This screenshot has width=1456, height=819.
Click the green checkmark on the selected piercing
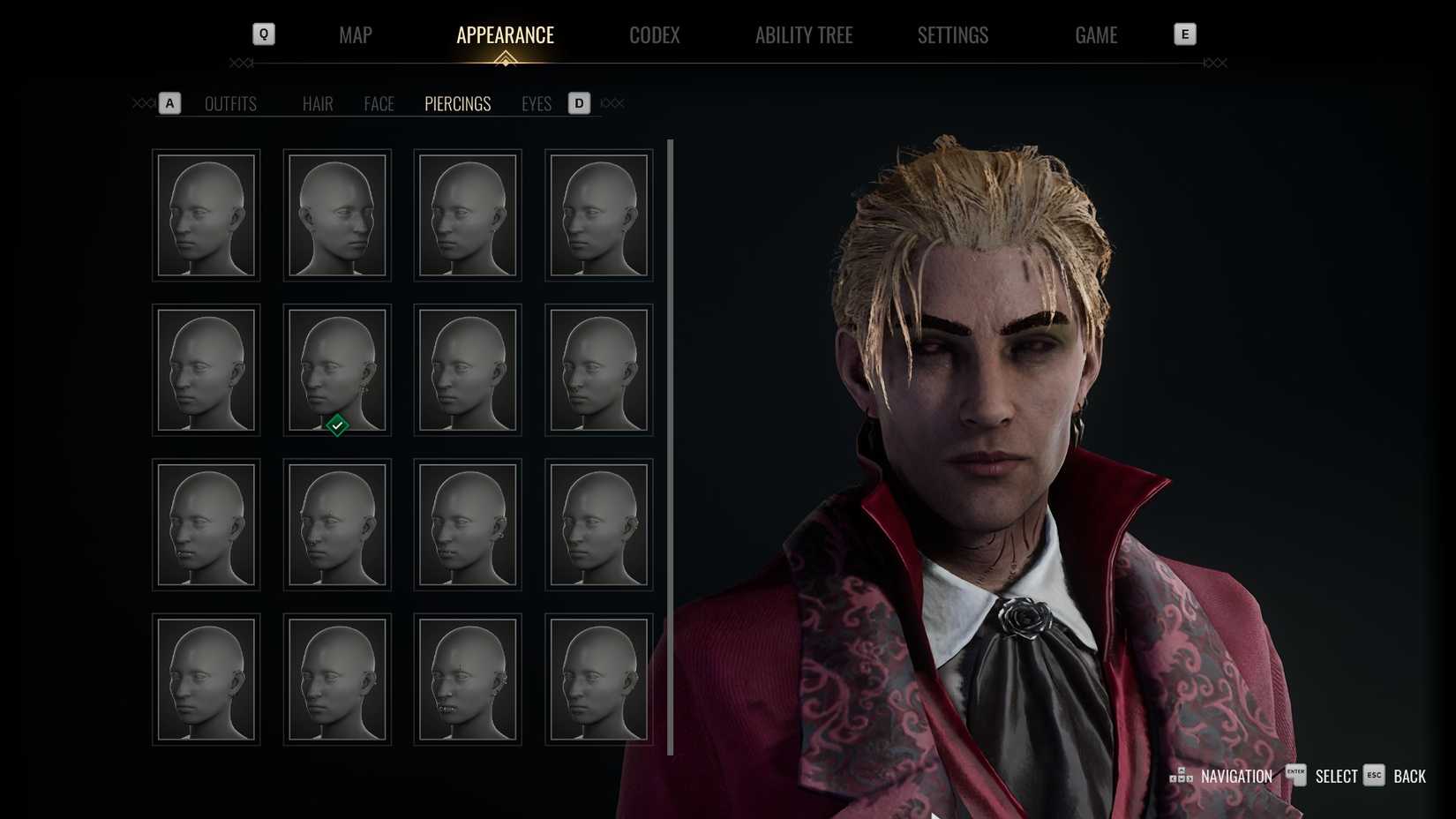pyautogui.click(x=336, y=425)
